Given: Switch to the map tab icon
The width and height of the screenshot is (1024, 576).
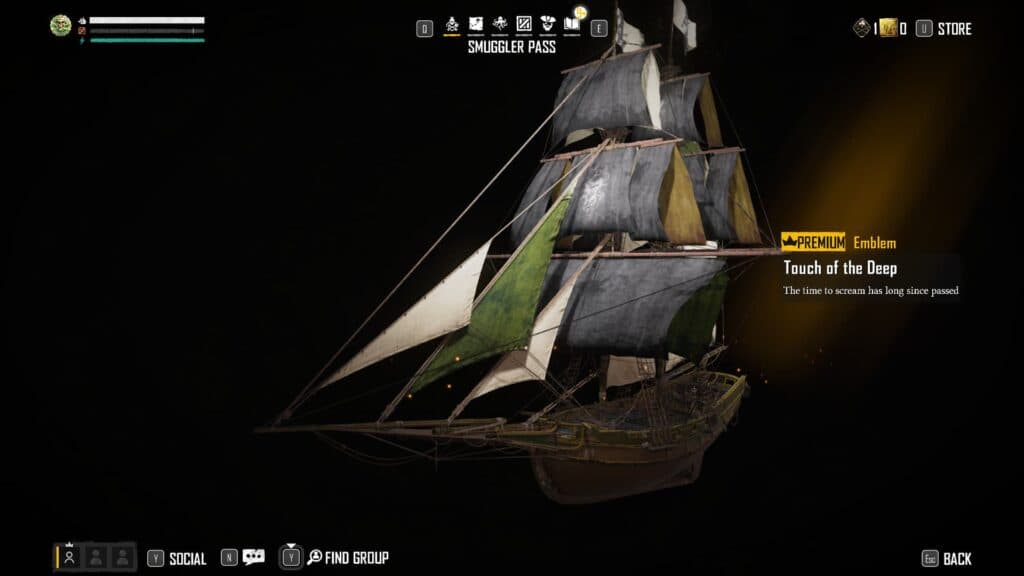Looking at the screenshot, I should (x=476, y=24).
